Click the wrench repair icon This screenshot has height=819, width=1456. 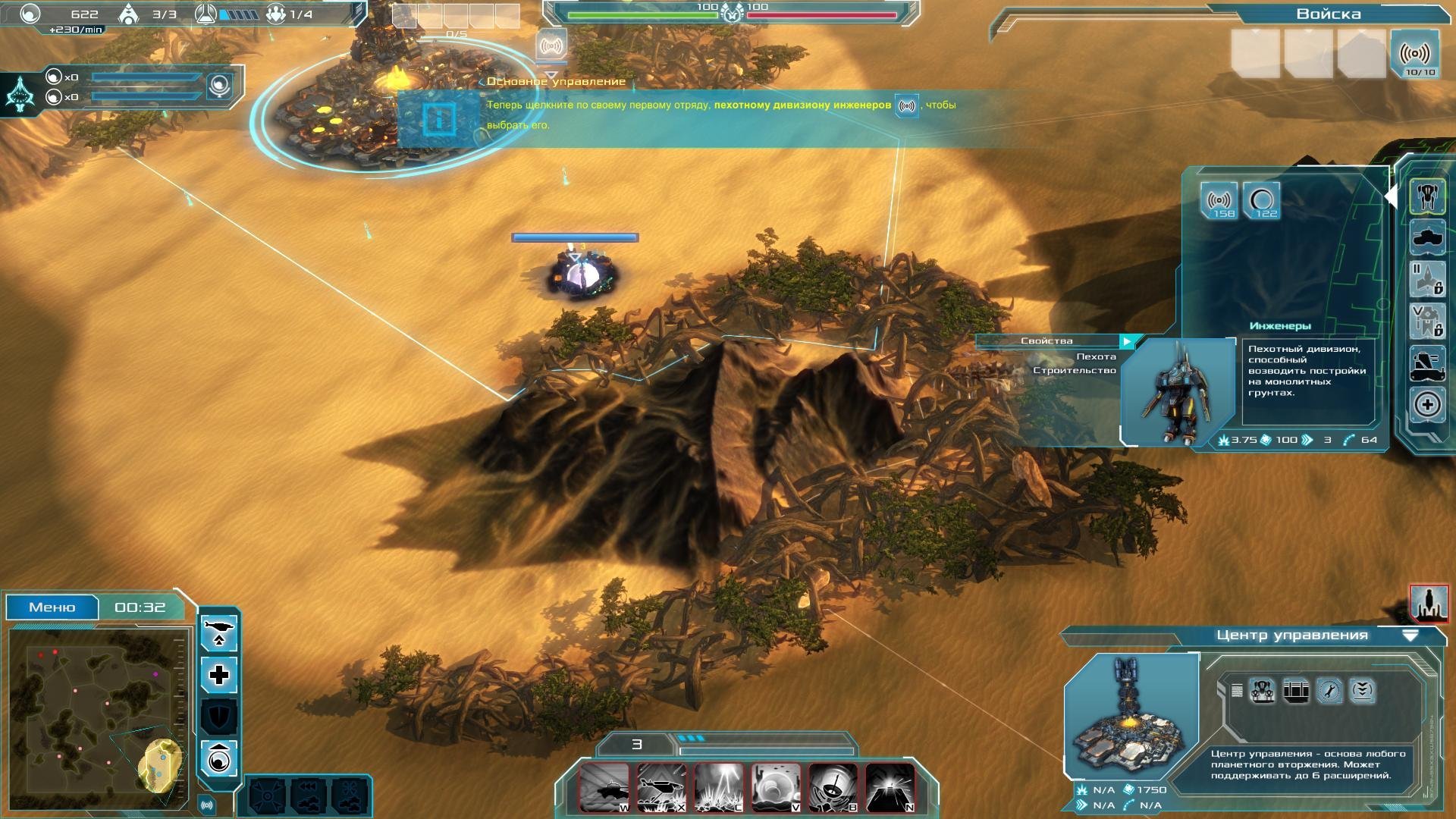1329,691
